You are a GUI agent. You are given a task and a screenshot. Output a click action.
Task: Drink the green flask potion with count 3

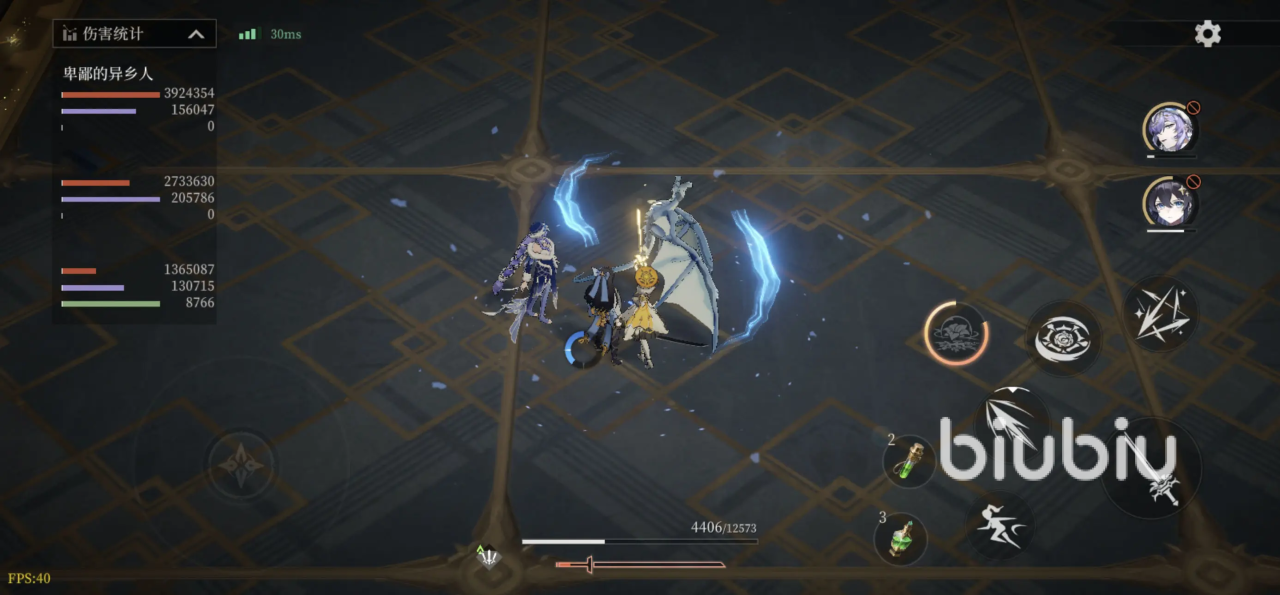(900, 539)
